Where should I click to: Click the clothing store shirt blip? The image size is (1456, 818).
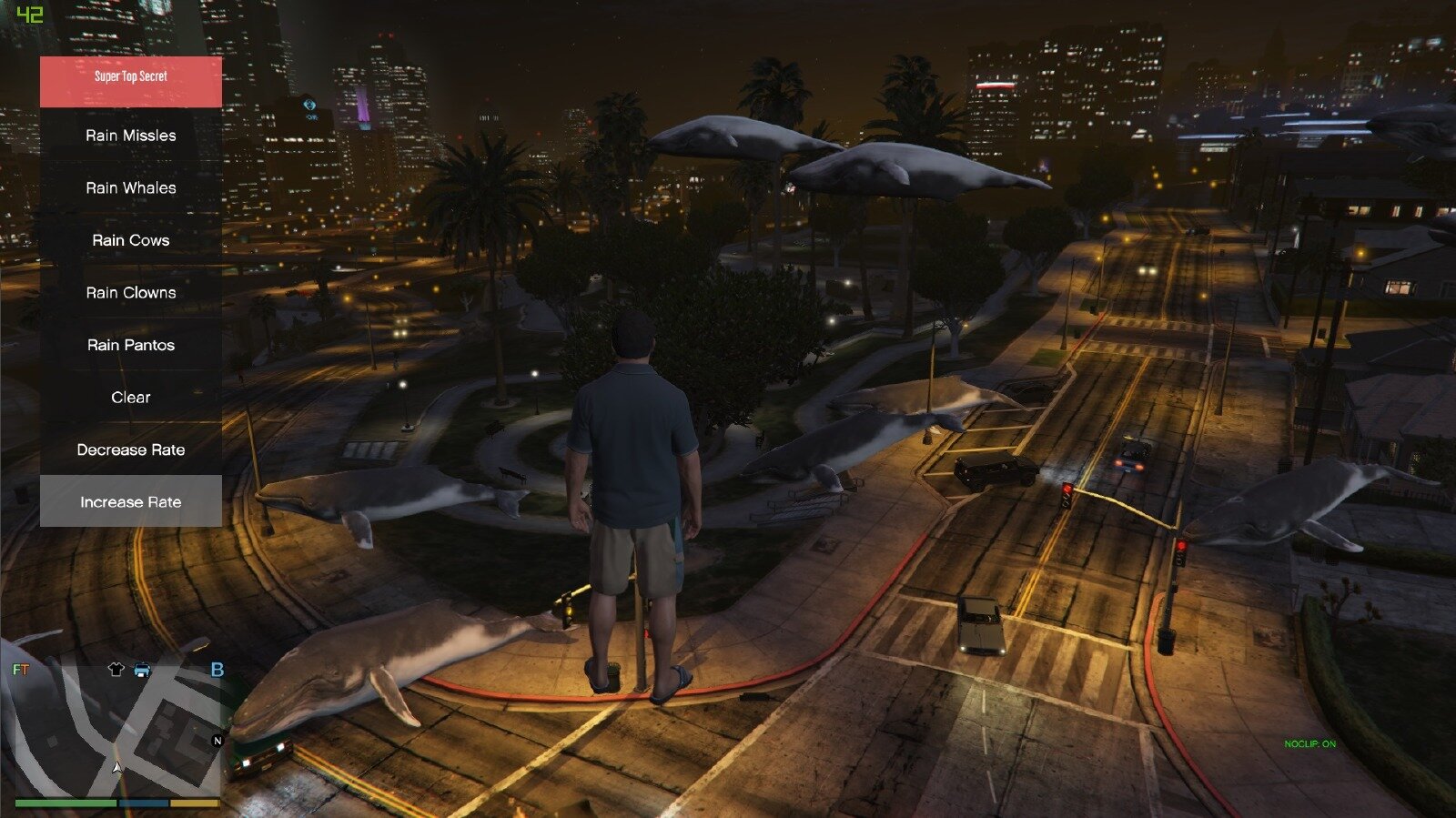(116, 670)
